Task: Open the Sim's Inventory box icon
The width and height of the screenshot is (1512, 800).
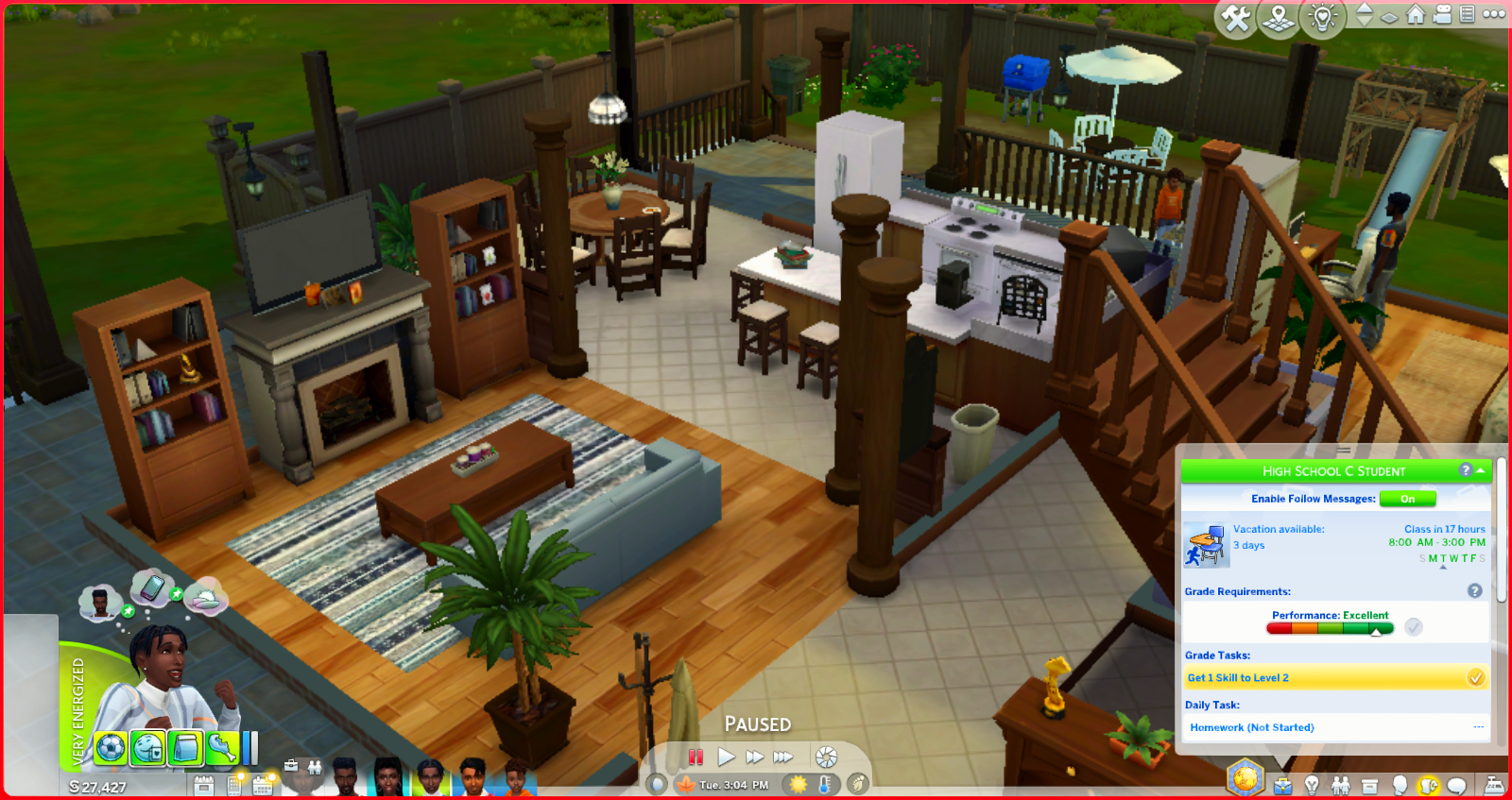Action: (1369, 785)
